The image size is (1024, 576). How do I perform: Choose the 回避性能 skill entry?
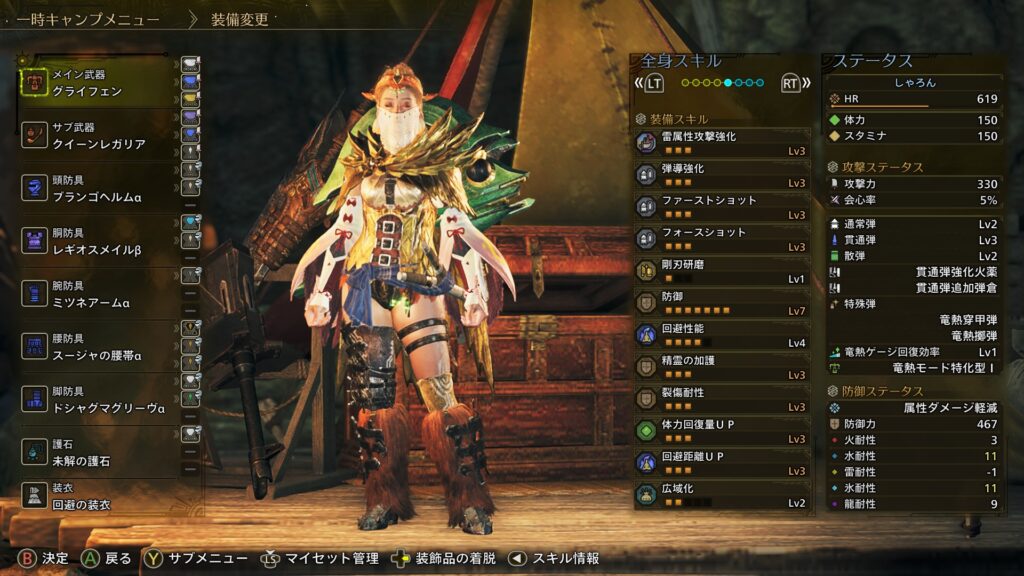722,335
